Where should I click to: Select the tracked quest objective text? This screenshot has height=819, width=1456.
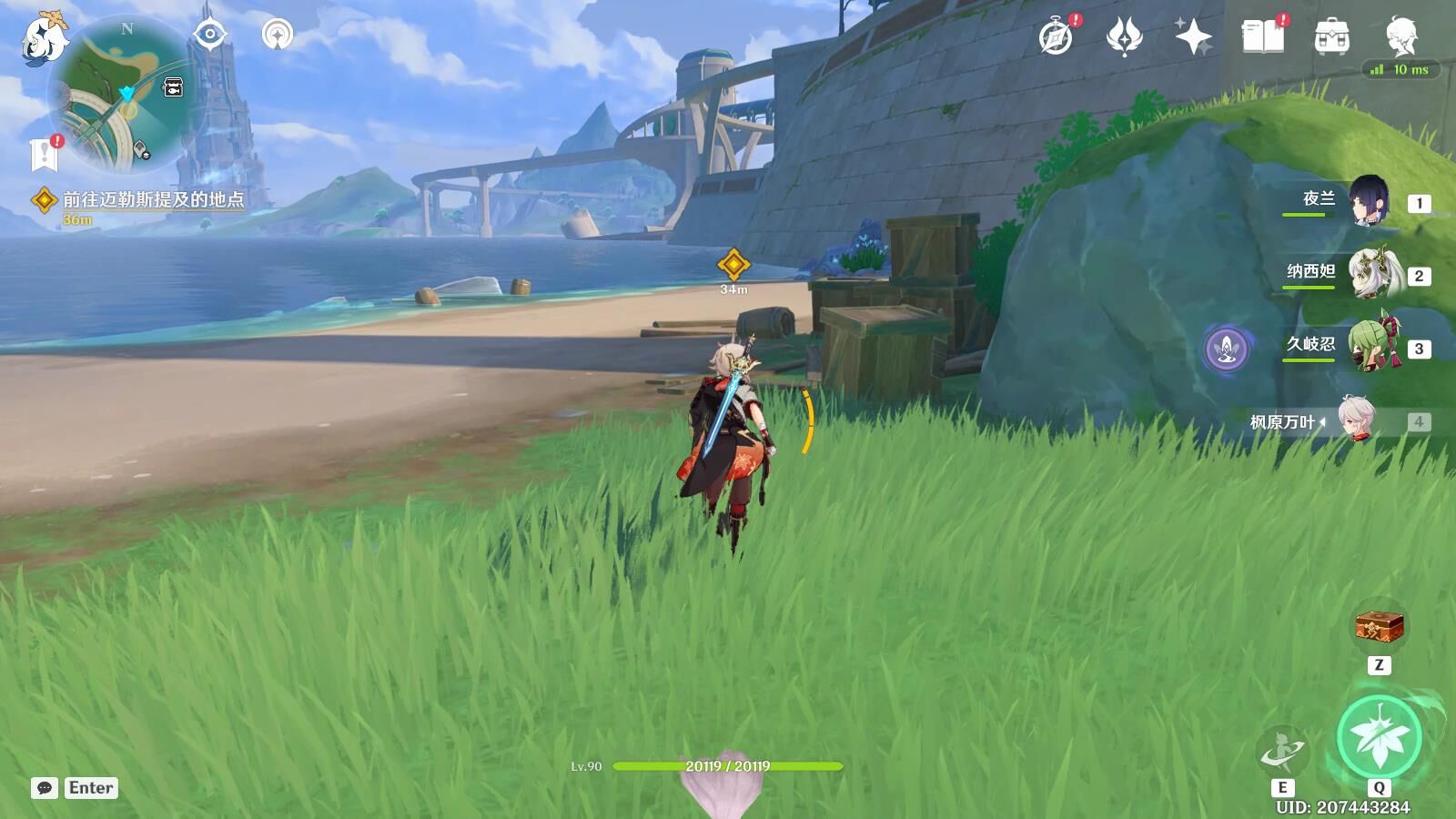[x=153, y=199]
